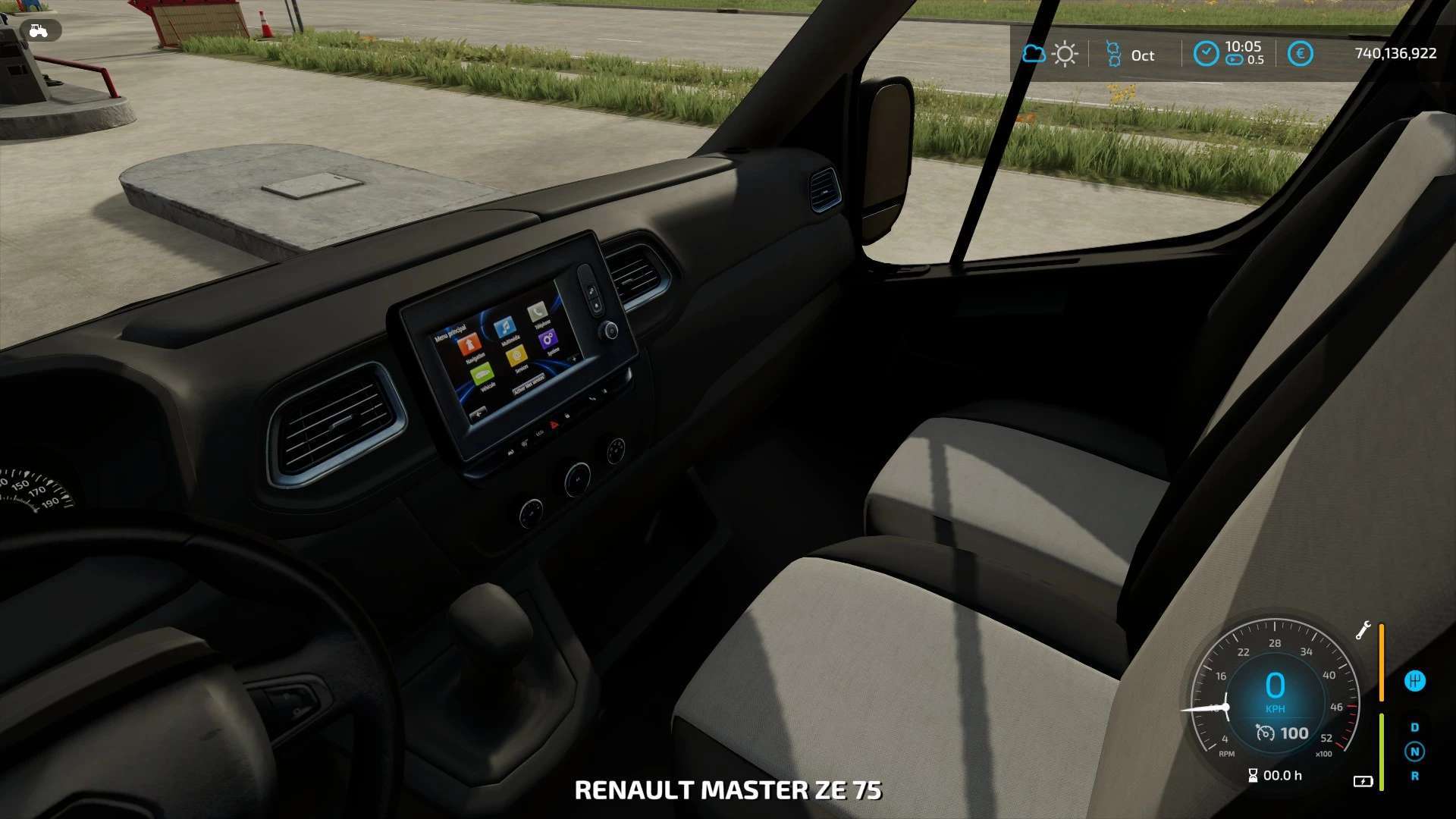Select the sun weather icon
This screenshot has width=1456, height=819.
(x=1065, y=54)
